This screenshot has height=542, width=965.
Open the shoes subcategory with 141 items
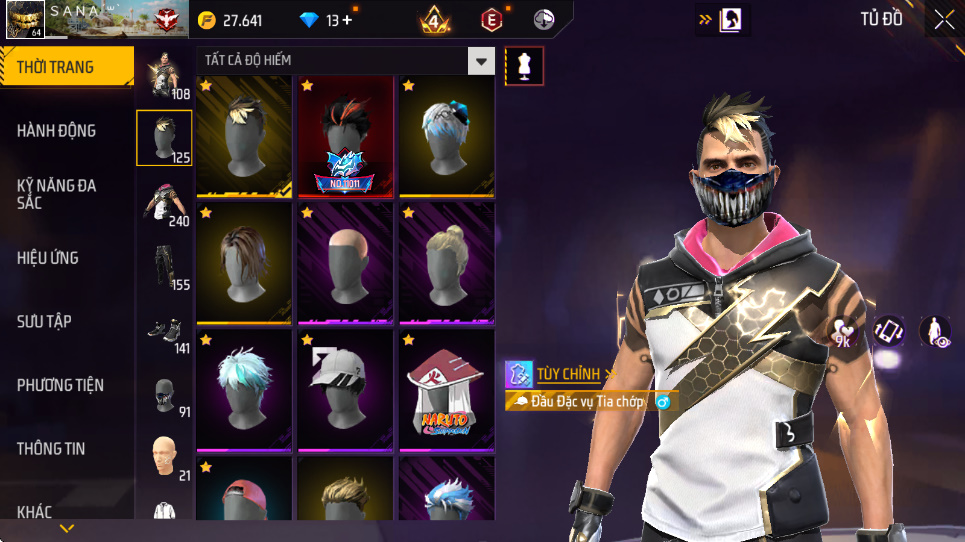coord(164,330)
